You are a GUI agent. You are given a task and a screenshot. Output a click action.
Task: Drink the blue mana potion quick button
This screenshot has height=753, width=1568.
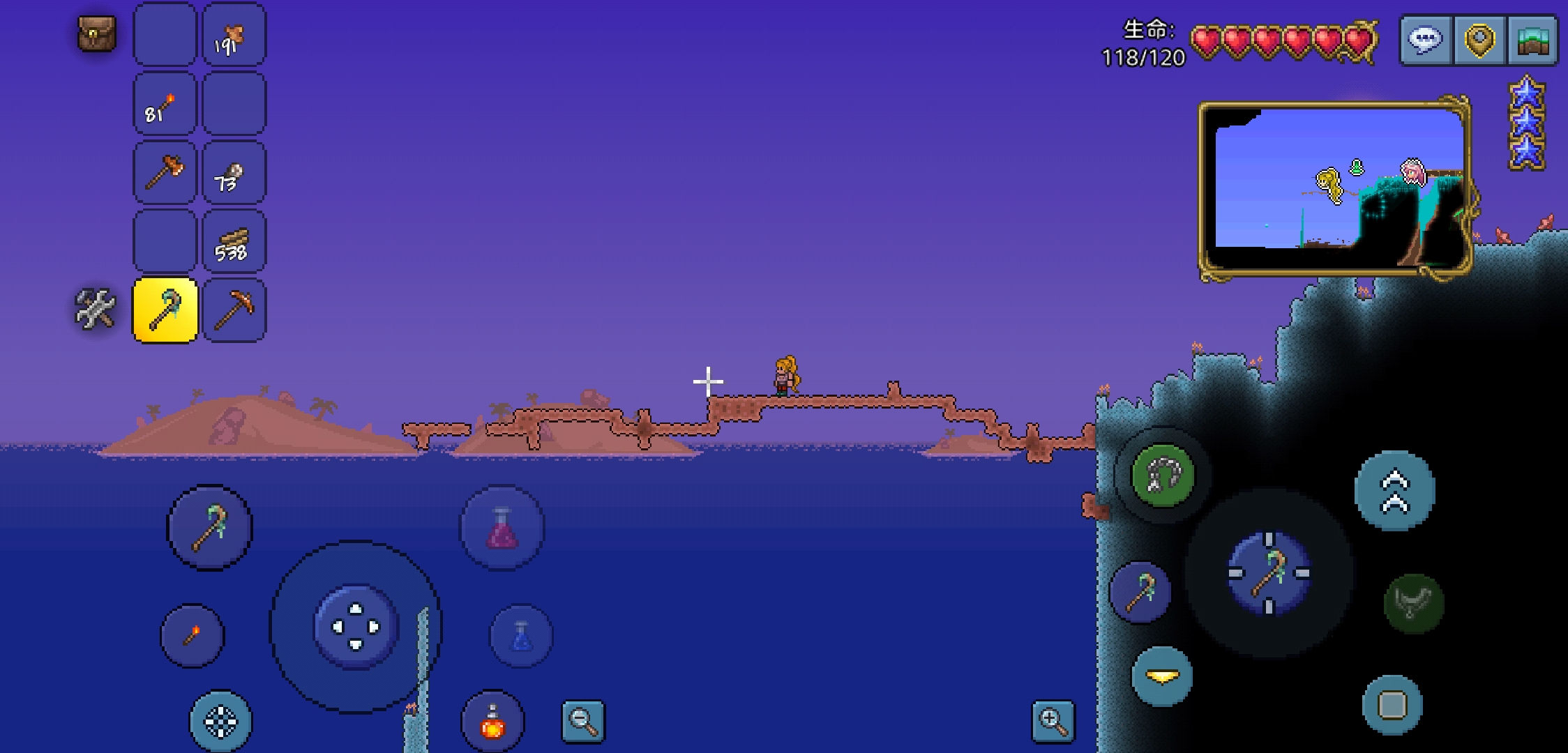tap(522, 636)
